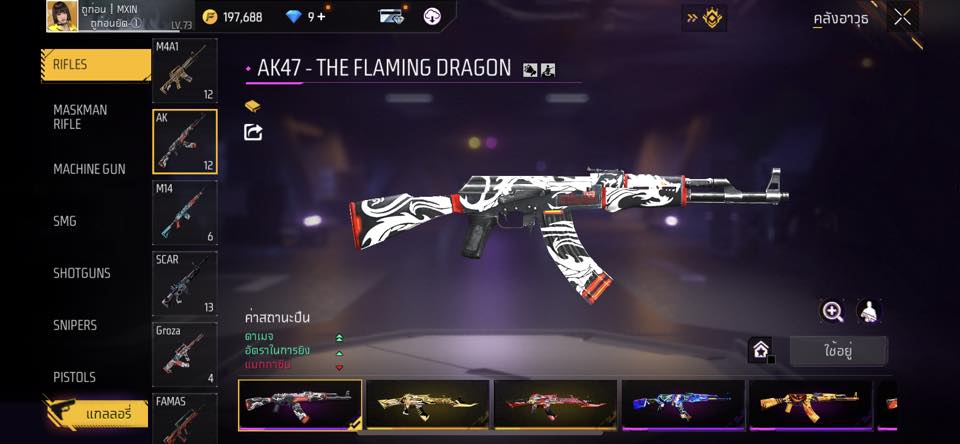Pick the Groza weapon tile
960x444 pixels.
pyautogui.click(x=184, y=354)
